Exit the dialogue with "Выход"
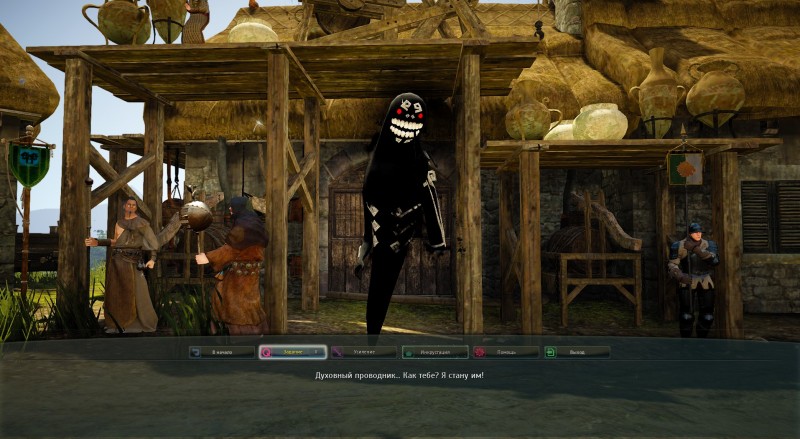Image resolution: width=800 pixels, height=439 pixels. pyautogui.click(x=576, y=352)
